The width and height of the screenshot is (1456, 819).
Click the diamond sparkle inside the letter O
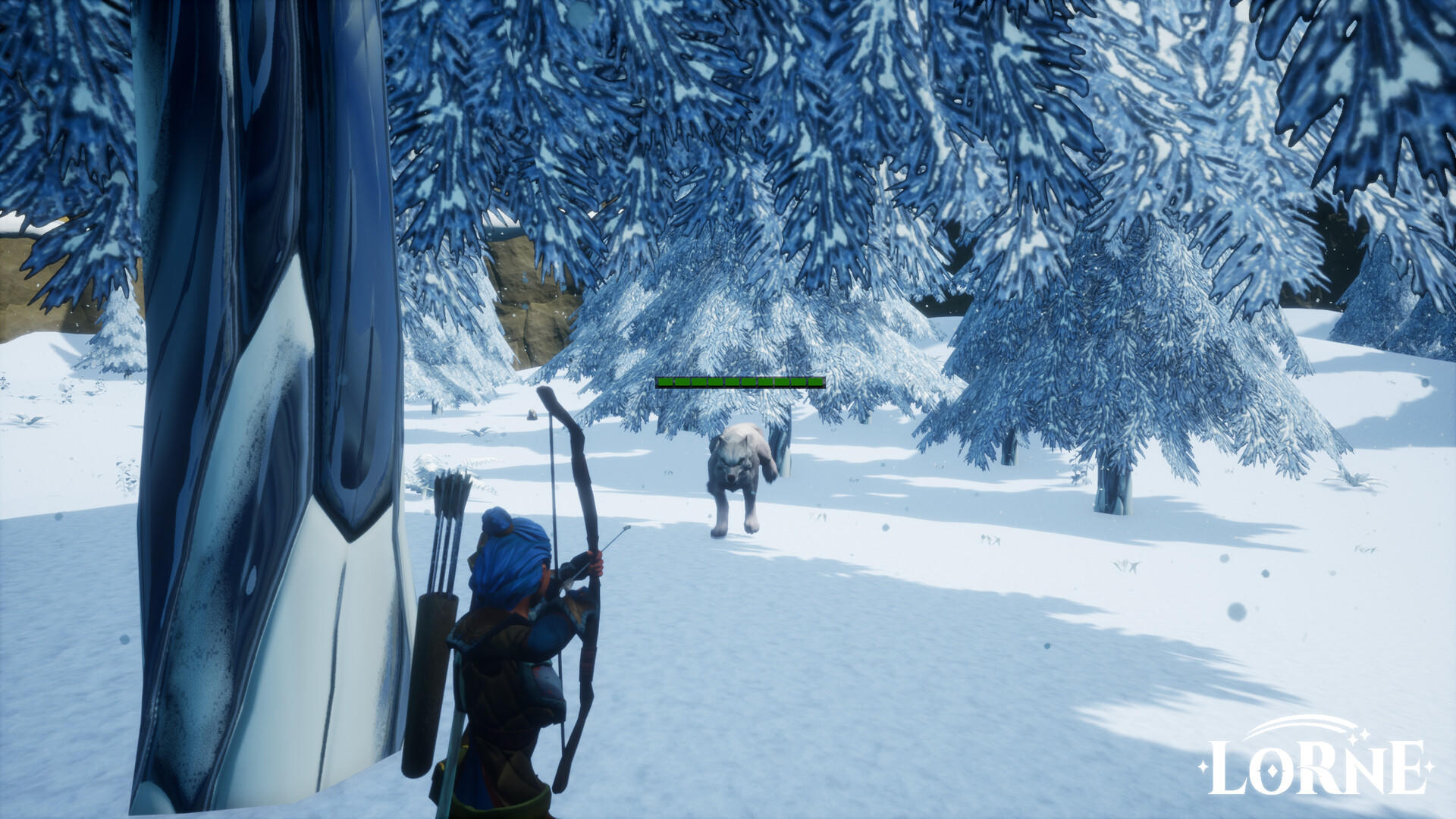1273,771
